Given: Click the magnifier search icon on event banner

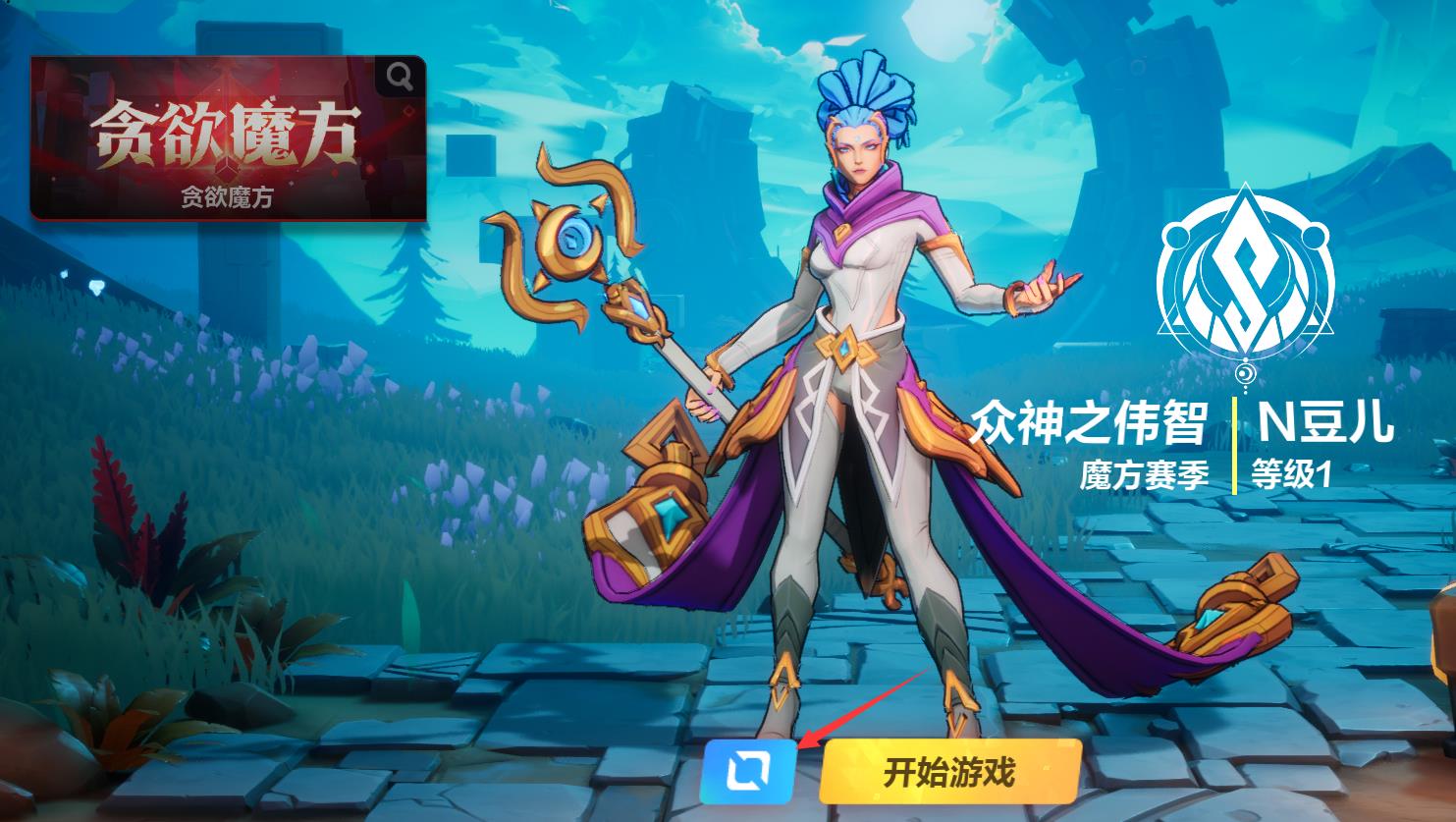Looking at the screenshot, I should click(x=399, y=79).
